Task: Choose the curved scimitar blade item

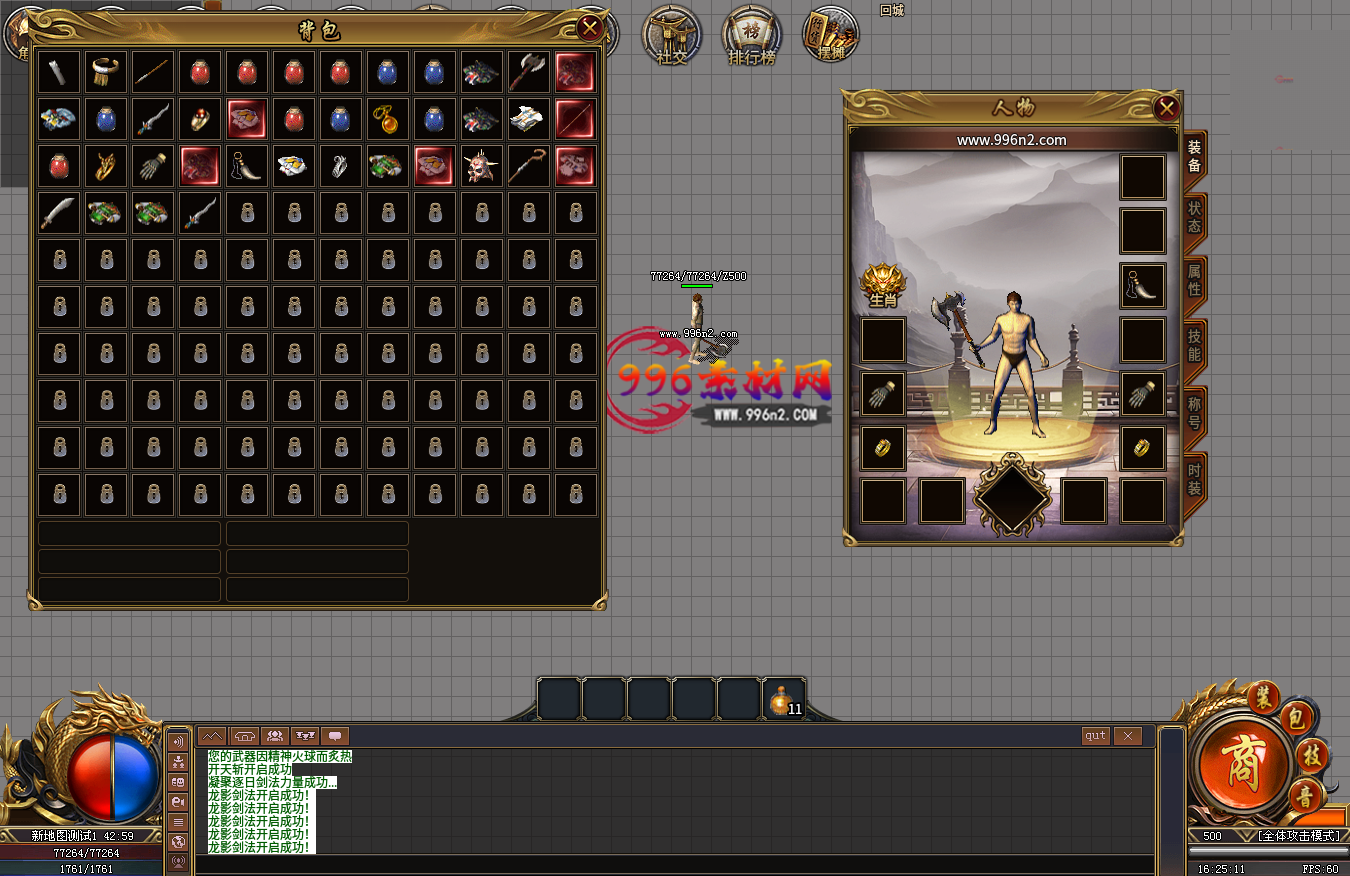Action: [x=59, y=212]
